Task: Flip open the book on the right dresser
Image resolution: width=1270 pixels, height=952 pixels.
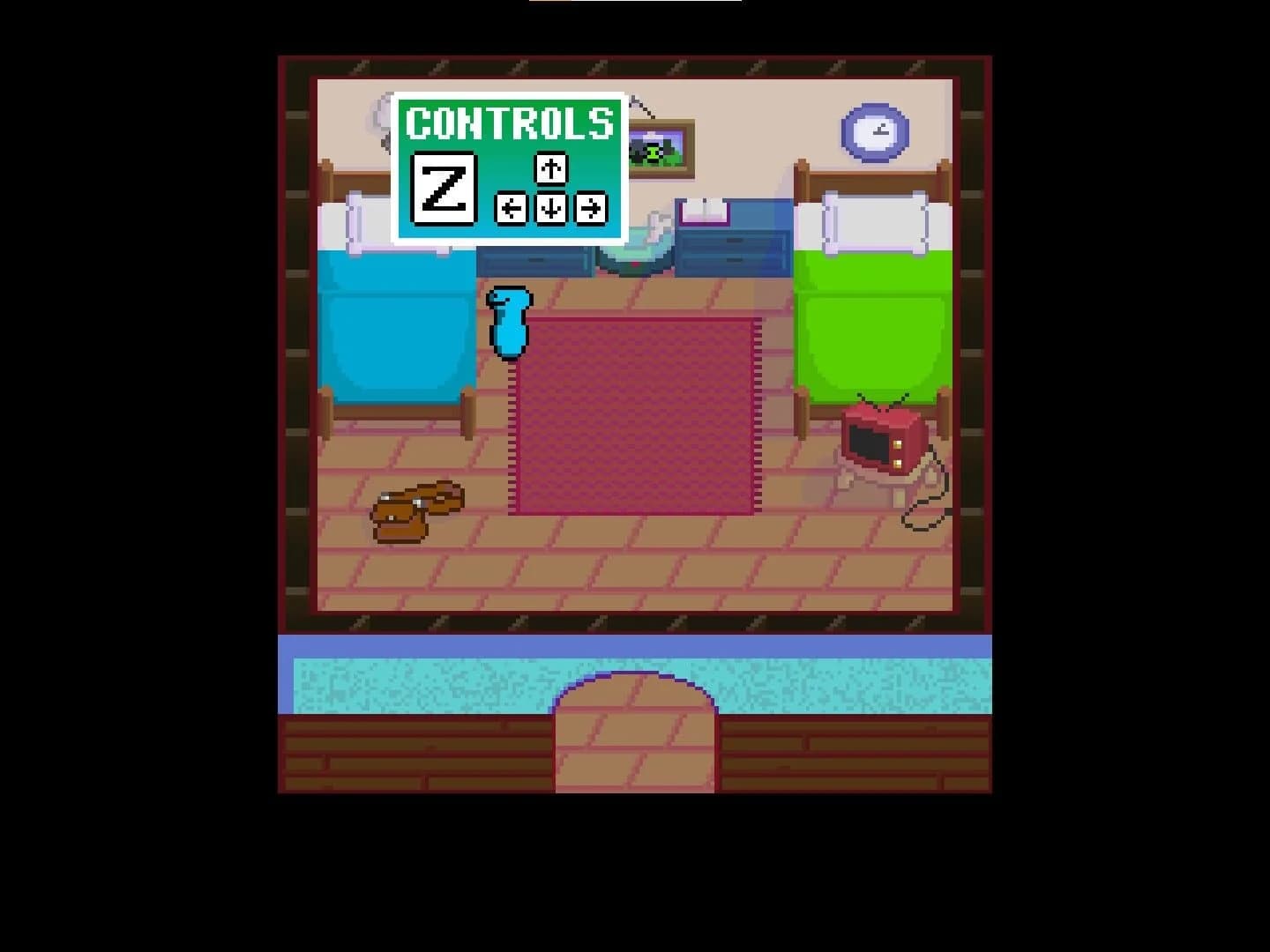Action: [x=706, y=210]
